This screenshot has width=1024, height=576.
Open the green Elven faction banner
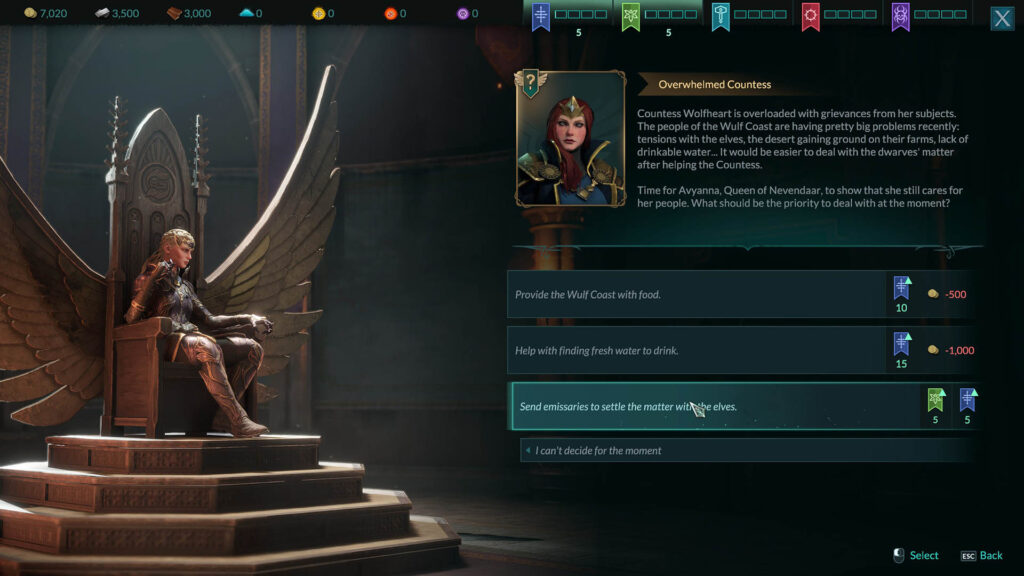(x=632, y=16)
